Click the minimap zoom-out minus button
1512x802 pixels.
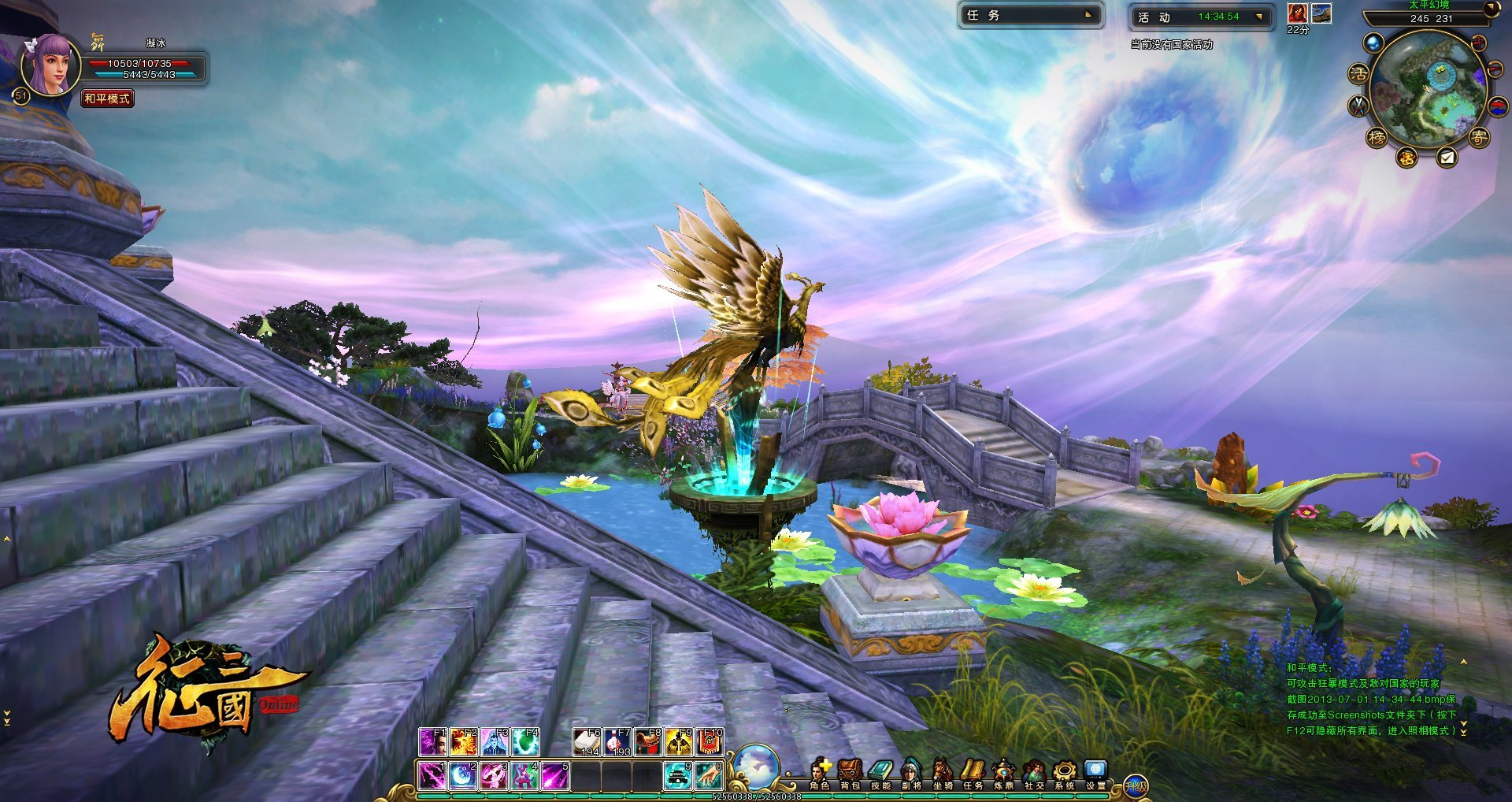pos(1495,71)
